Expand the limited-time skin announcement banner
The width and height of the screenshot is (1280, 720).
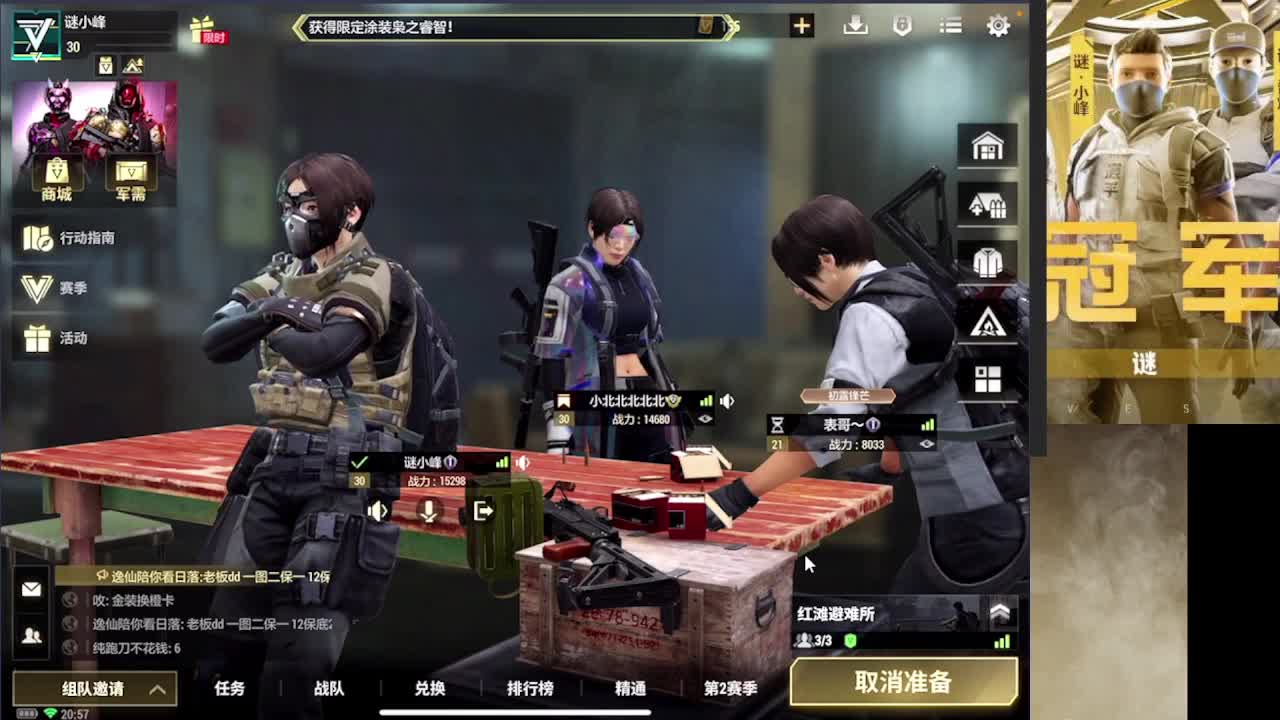(733, 27)
